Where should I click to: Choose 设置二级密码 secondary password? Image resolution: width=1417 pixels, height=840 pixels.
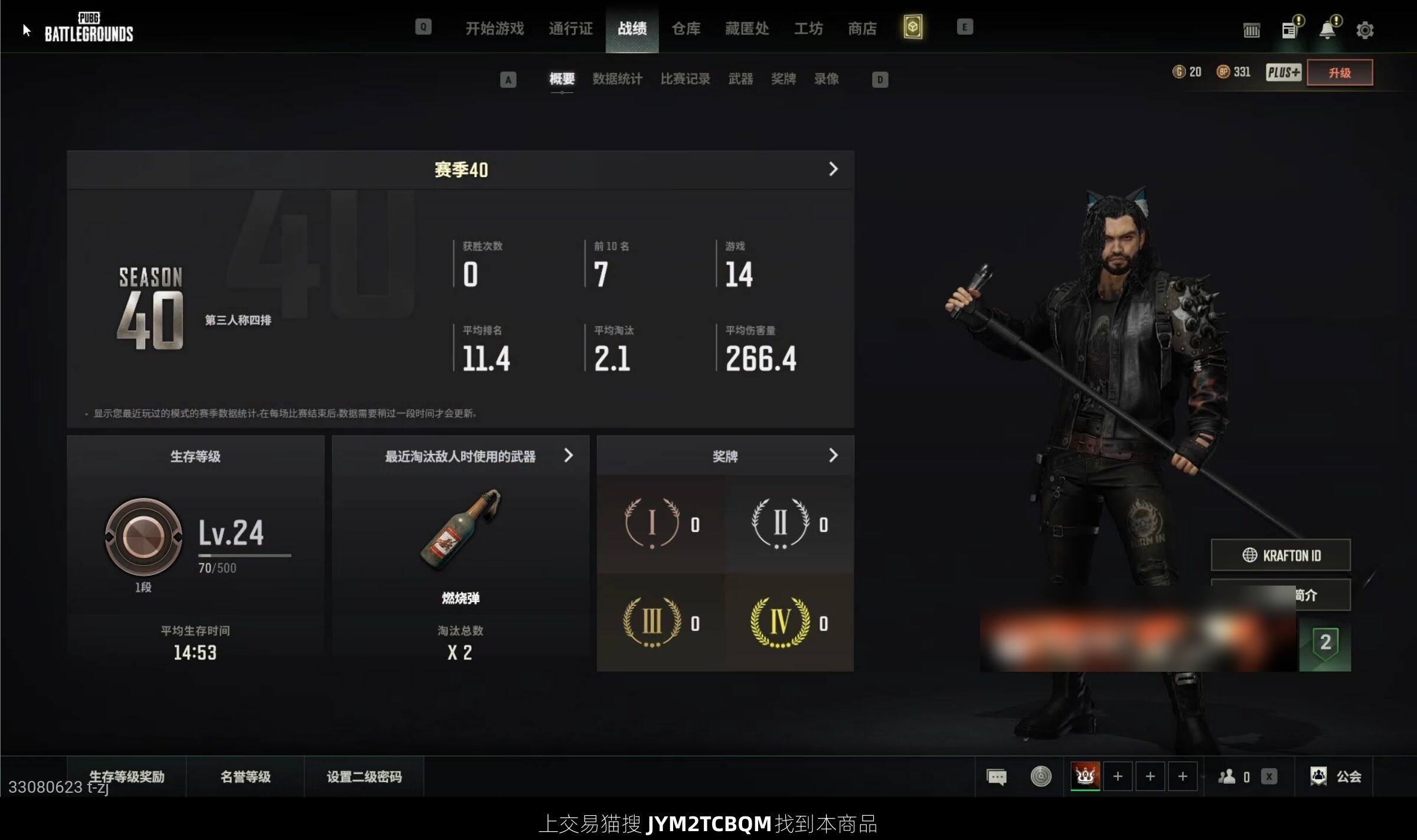click(x=364, y=776)
